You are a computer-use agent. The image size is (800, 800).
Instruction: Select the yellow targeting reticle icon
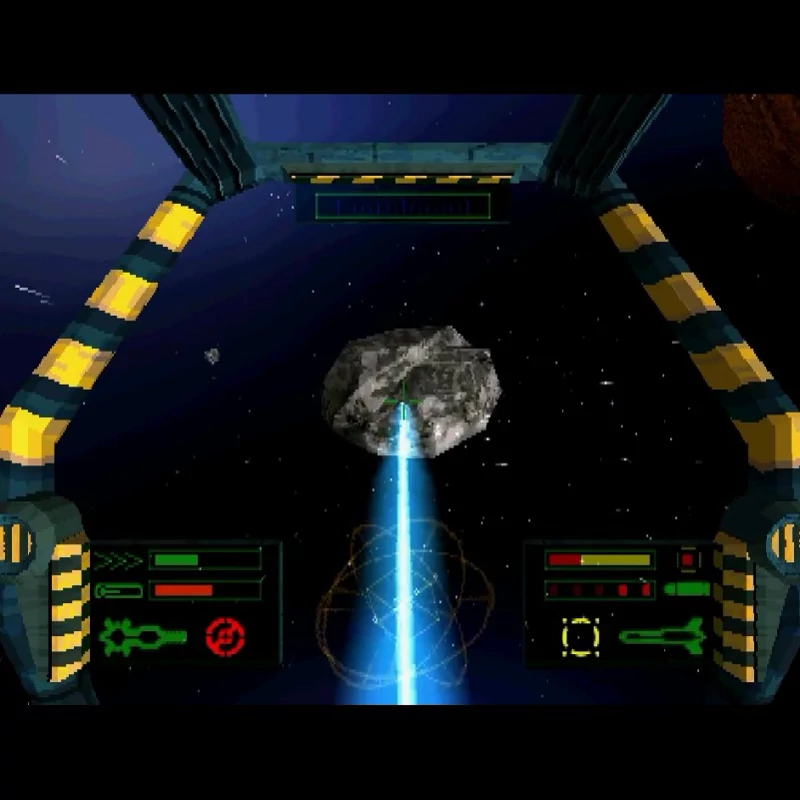pyautogui.click(x=579, y=636)
